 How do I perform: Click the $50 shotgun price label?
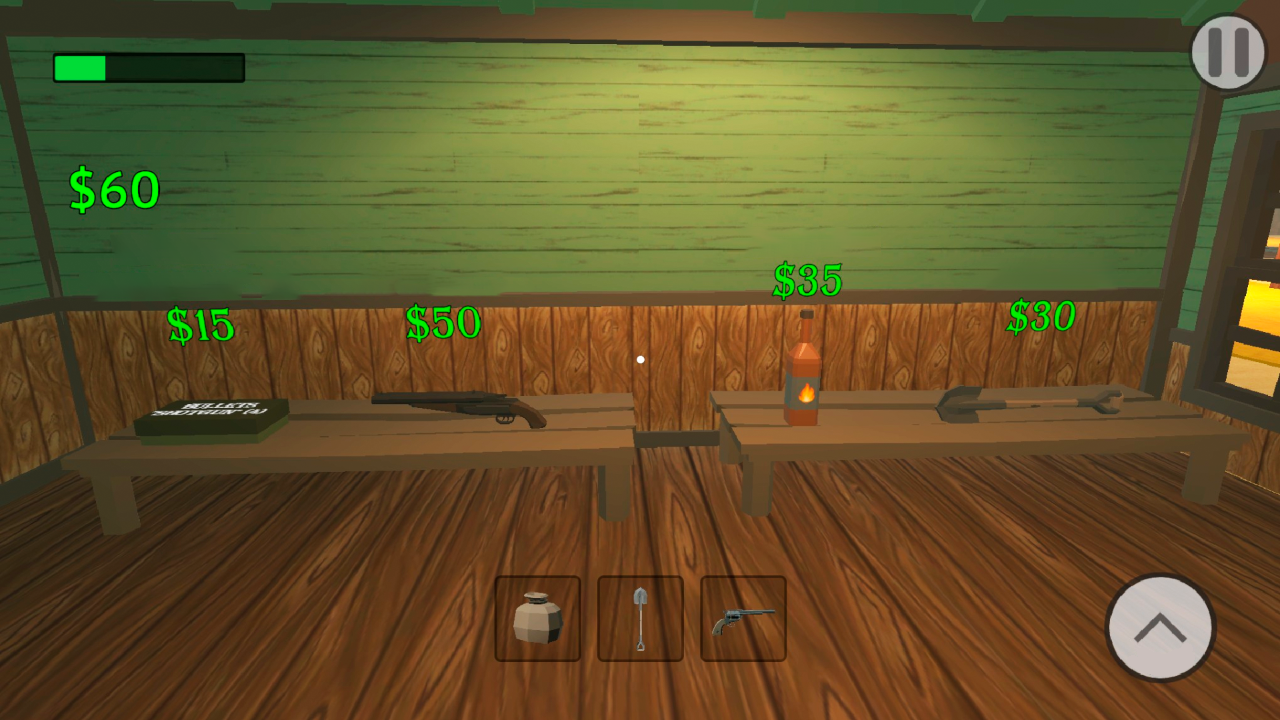pos(442,323)
